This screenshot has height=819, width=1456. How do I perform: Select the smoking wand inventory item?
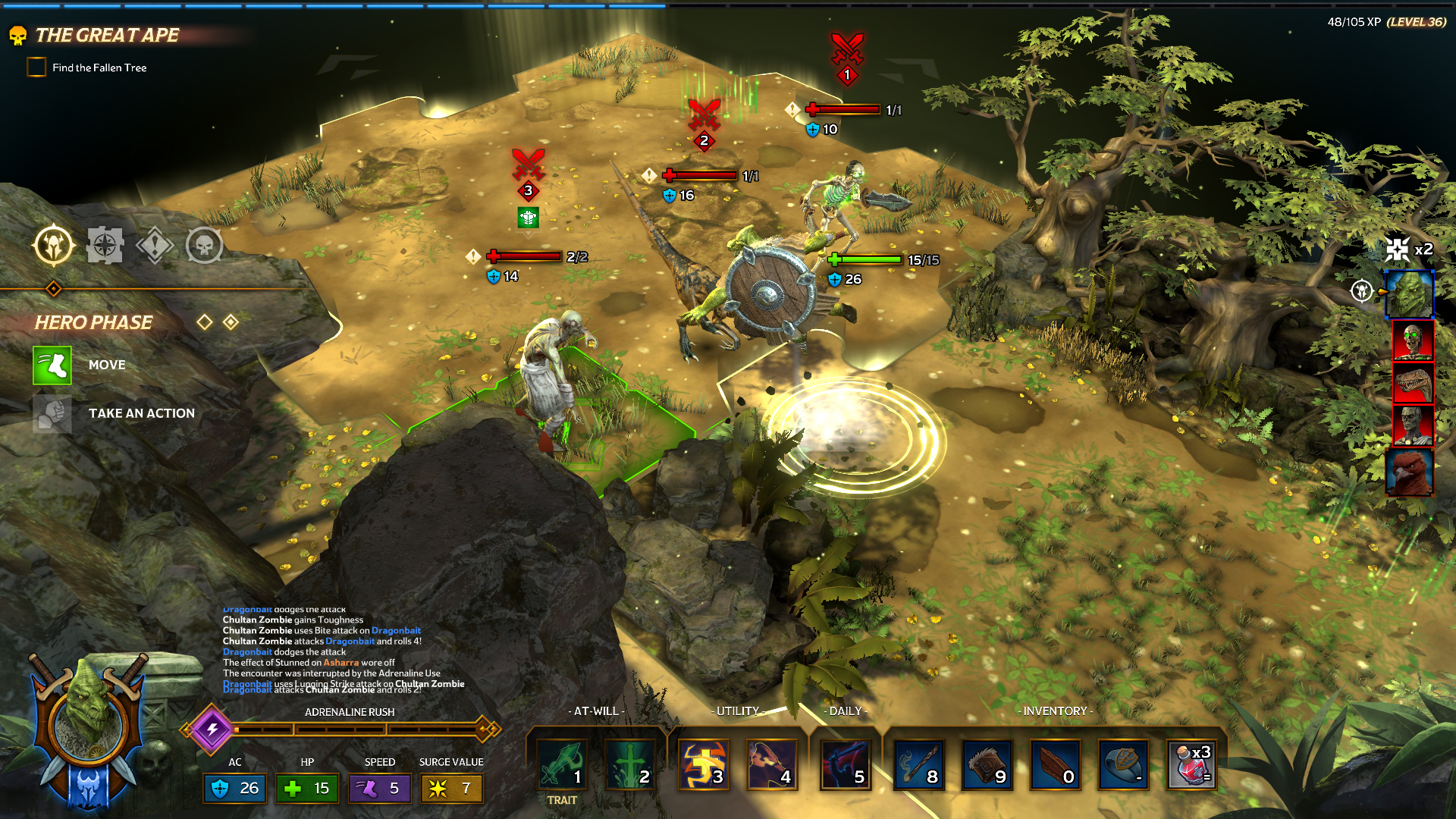tap(919, 764)
